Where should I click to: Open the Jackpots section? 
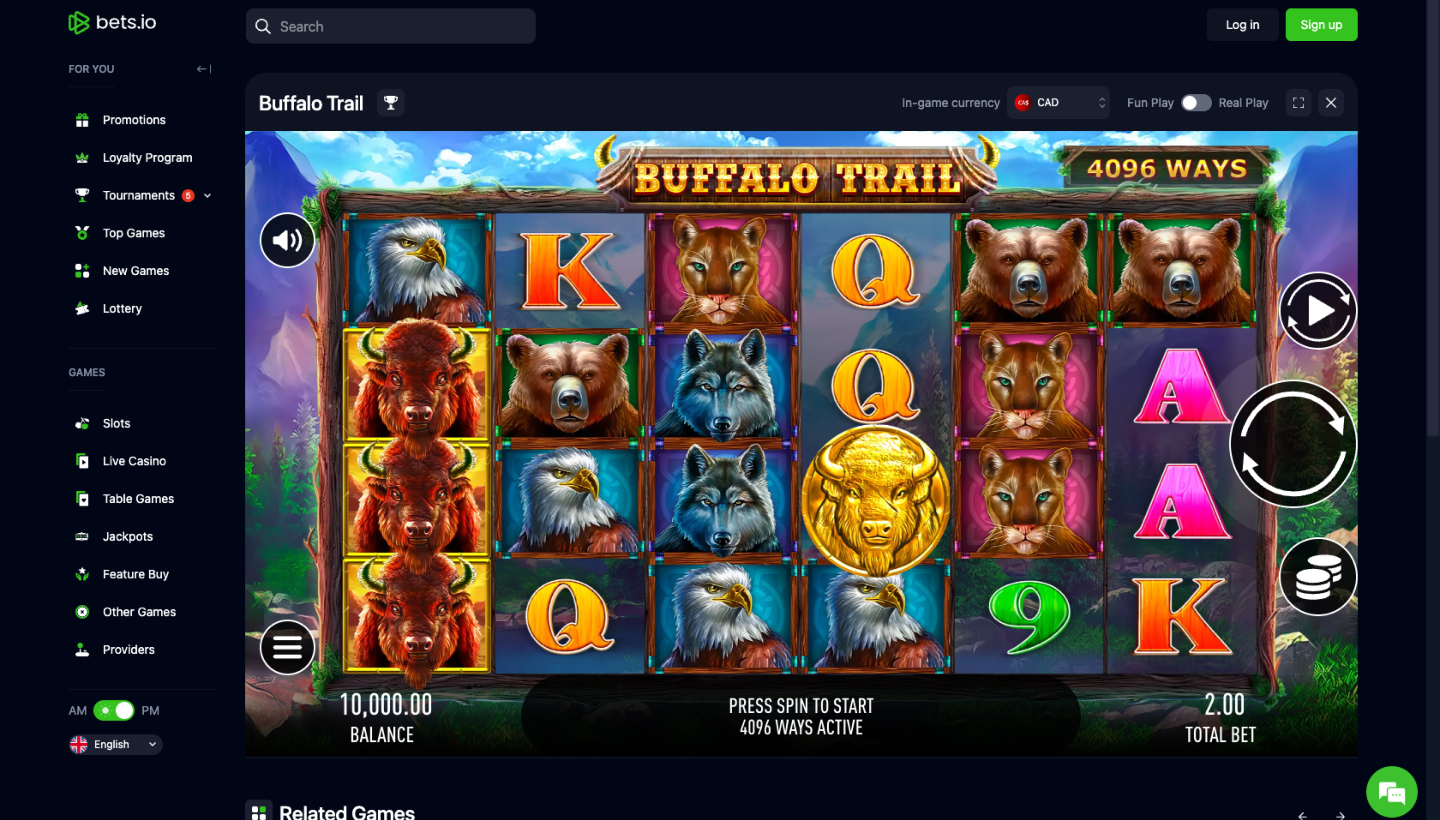point(127,536)
